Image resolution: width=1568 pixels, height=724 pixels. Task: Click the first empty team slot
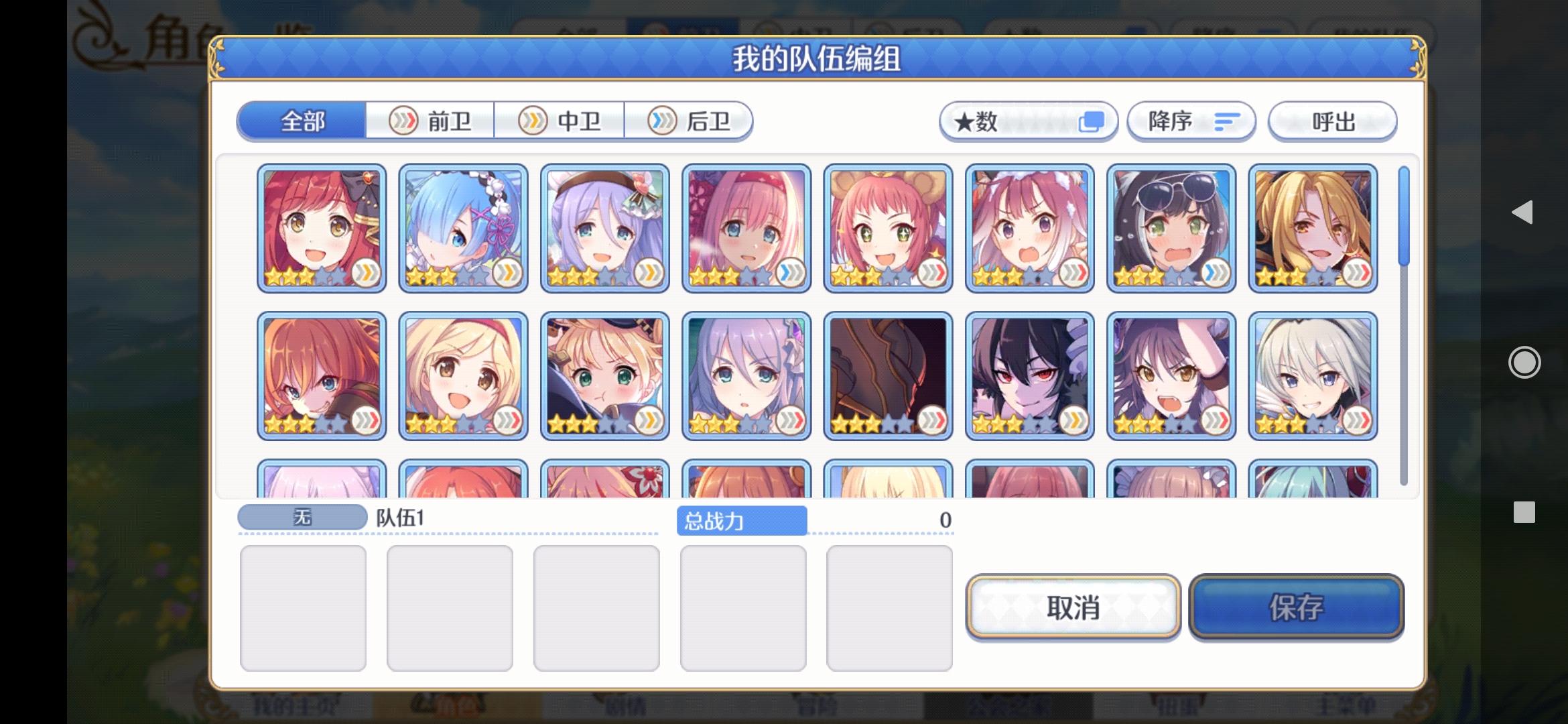(303, 605)
